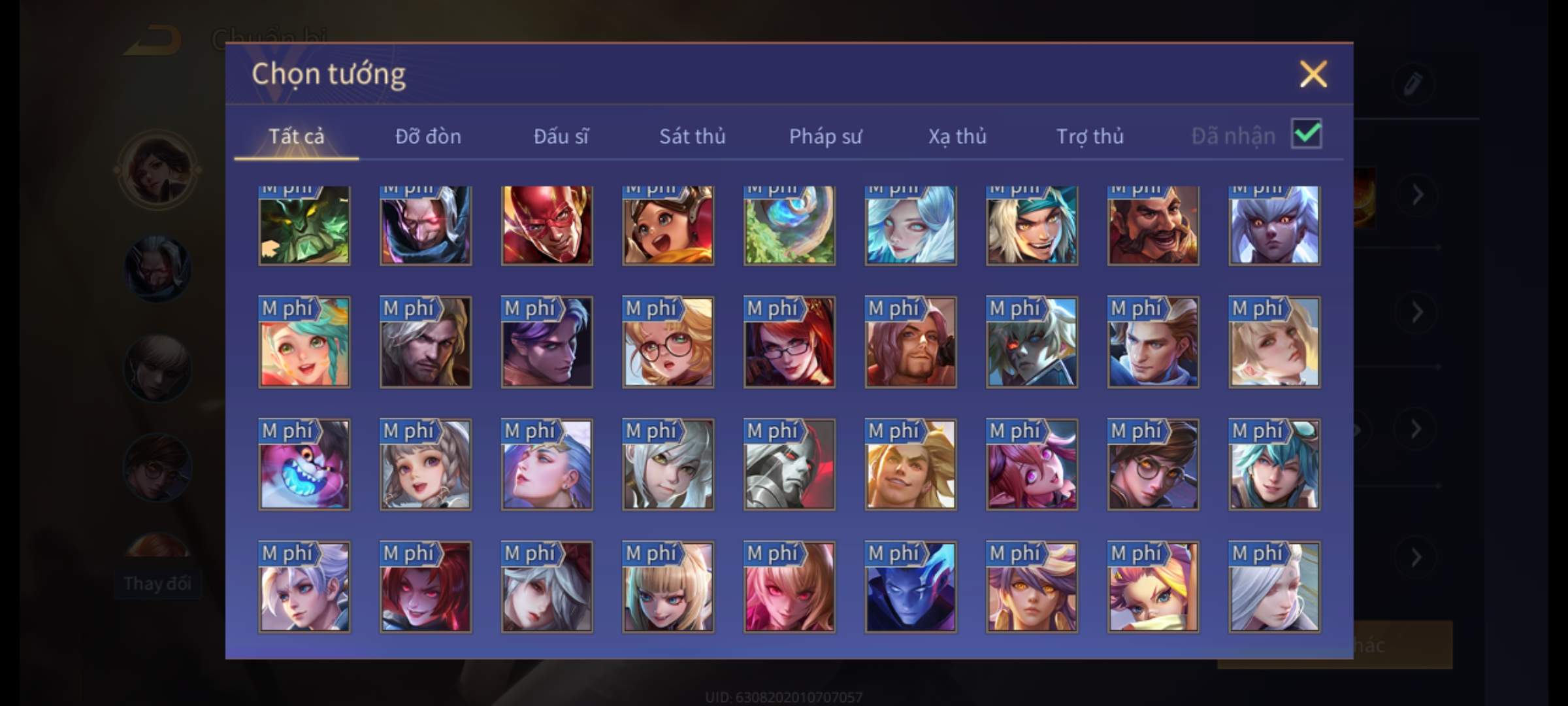Choose the mustached bearded man hero portrait
This screenshot has height=706, width=1568.
pos(1153,226)
